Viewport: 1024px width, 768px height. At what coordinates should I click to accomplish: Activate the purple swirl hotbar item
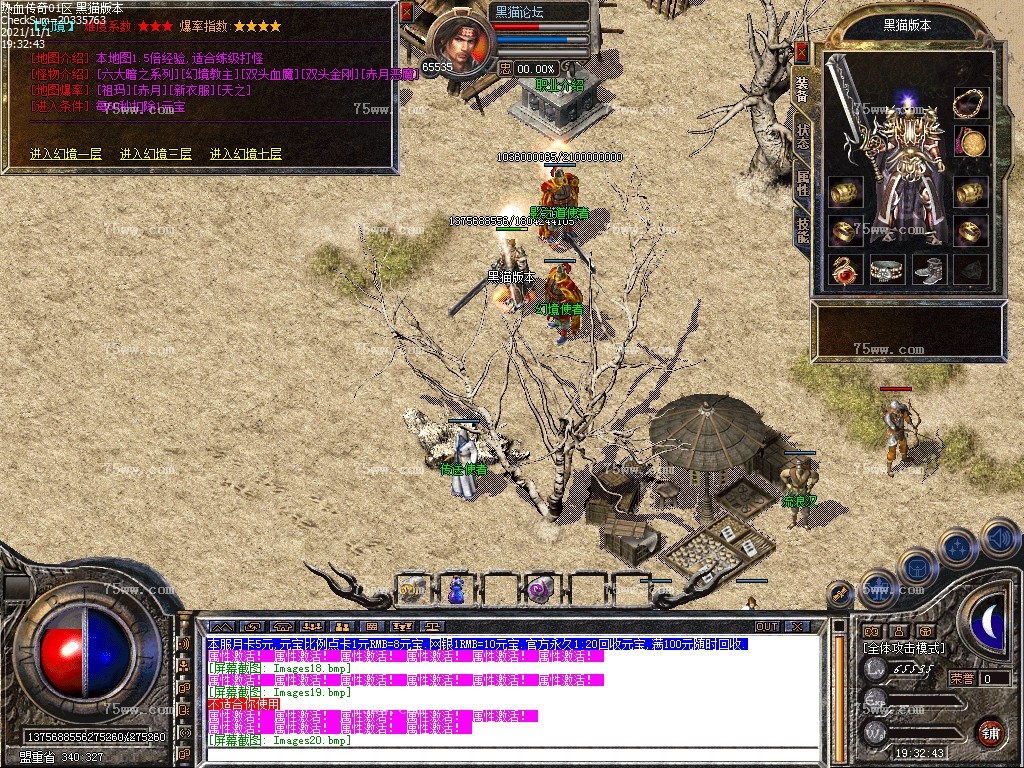point(541,590)
